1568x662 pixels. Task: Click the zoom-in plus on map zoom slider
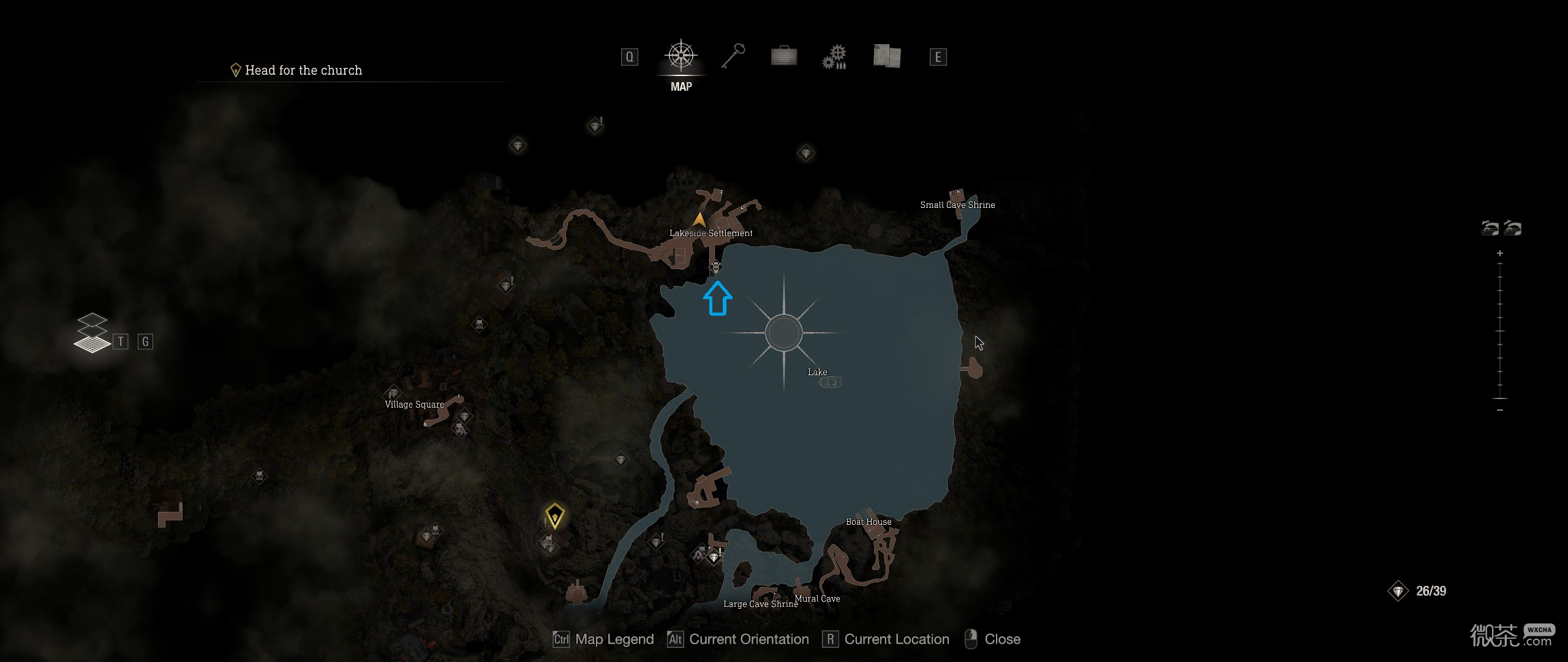click(1500, 253)
